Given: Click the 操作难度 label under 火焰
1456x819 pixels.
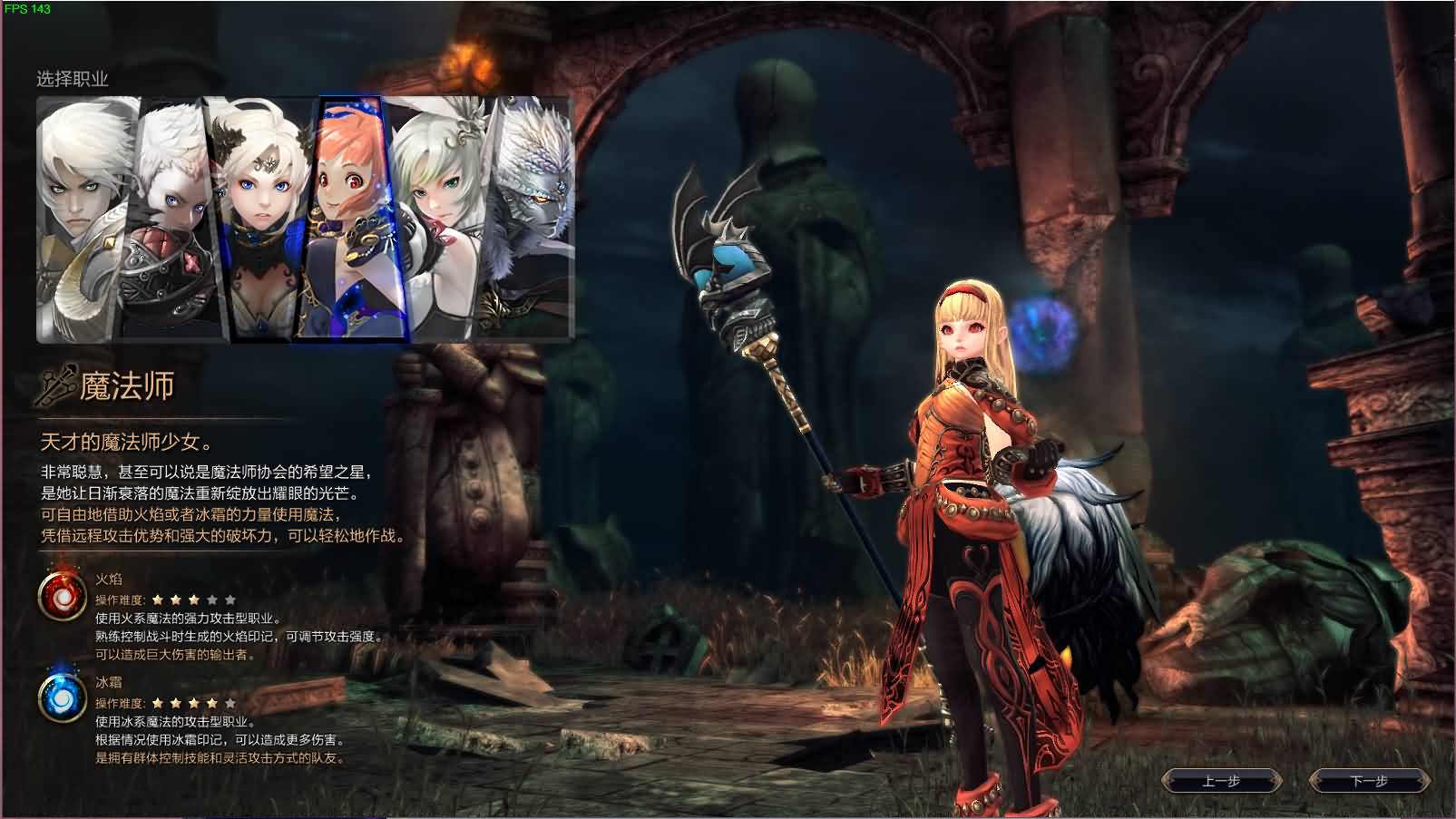Looking at the screenshot, I should tap(121, 600).
